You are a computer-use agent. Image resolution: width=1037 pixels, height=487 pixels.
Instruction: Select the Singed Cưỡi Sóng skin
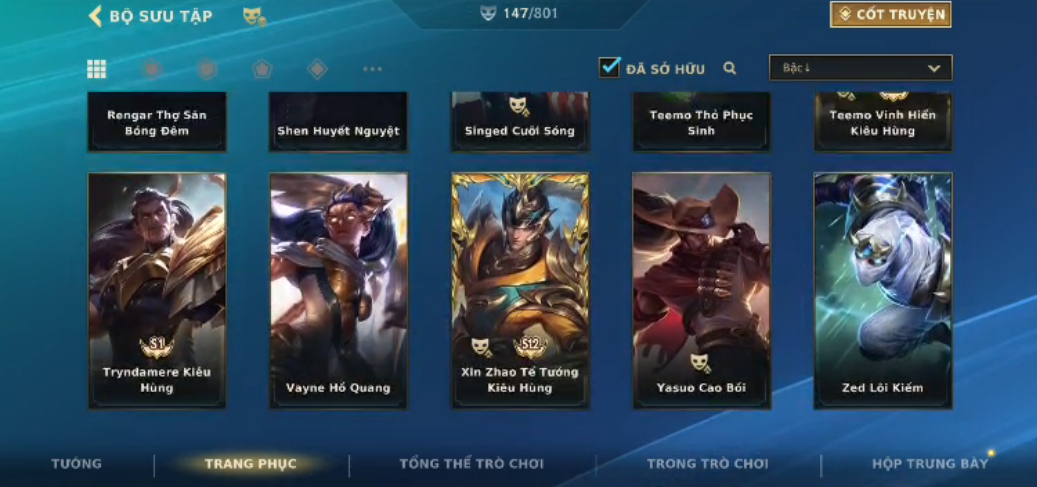click(520, 121)
